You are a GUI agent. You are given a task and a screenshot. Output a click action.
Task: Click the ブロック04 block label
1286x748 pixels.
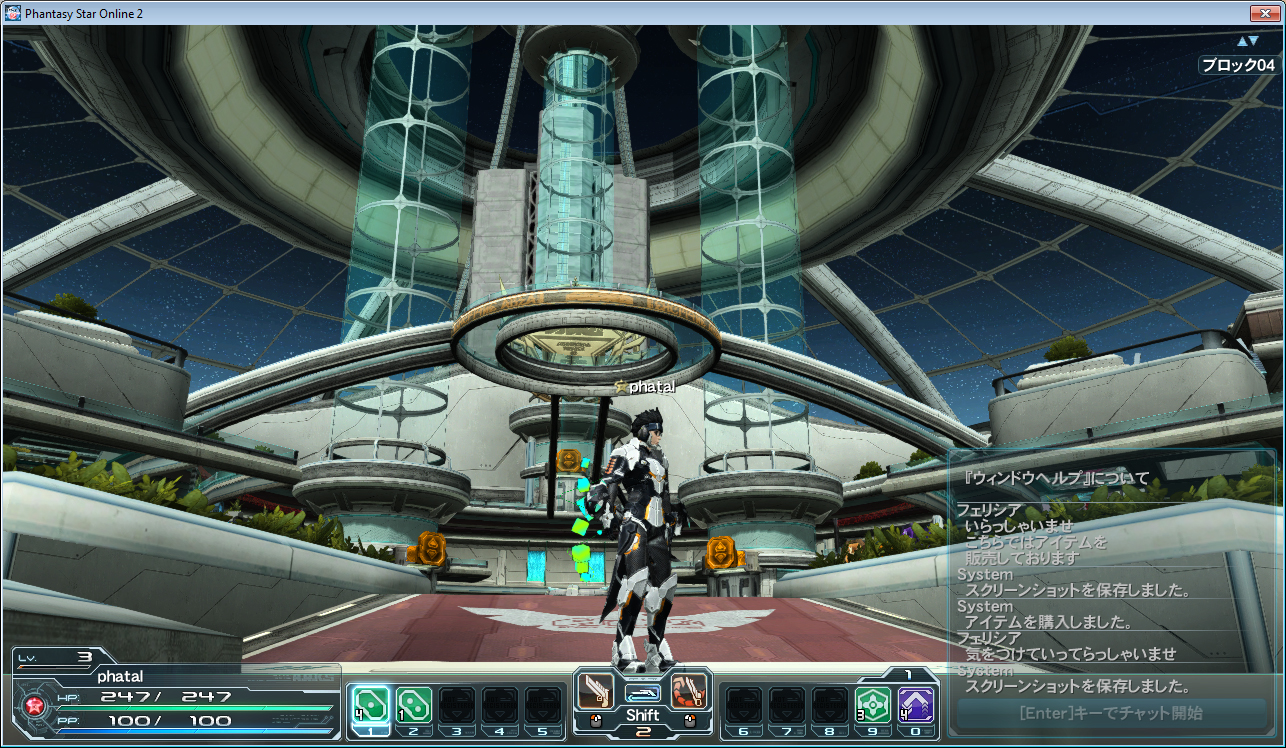pyautogui.click(x=1240, y=65)
